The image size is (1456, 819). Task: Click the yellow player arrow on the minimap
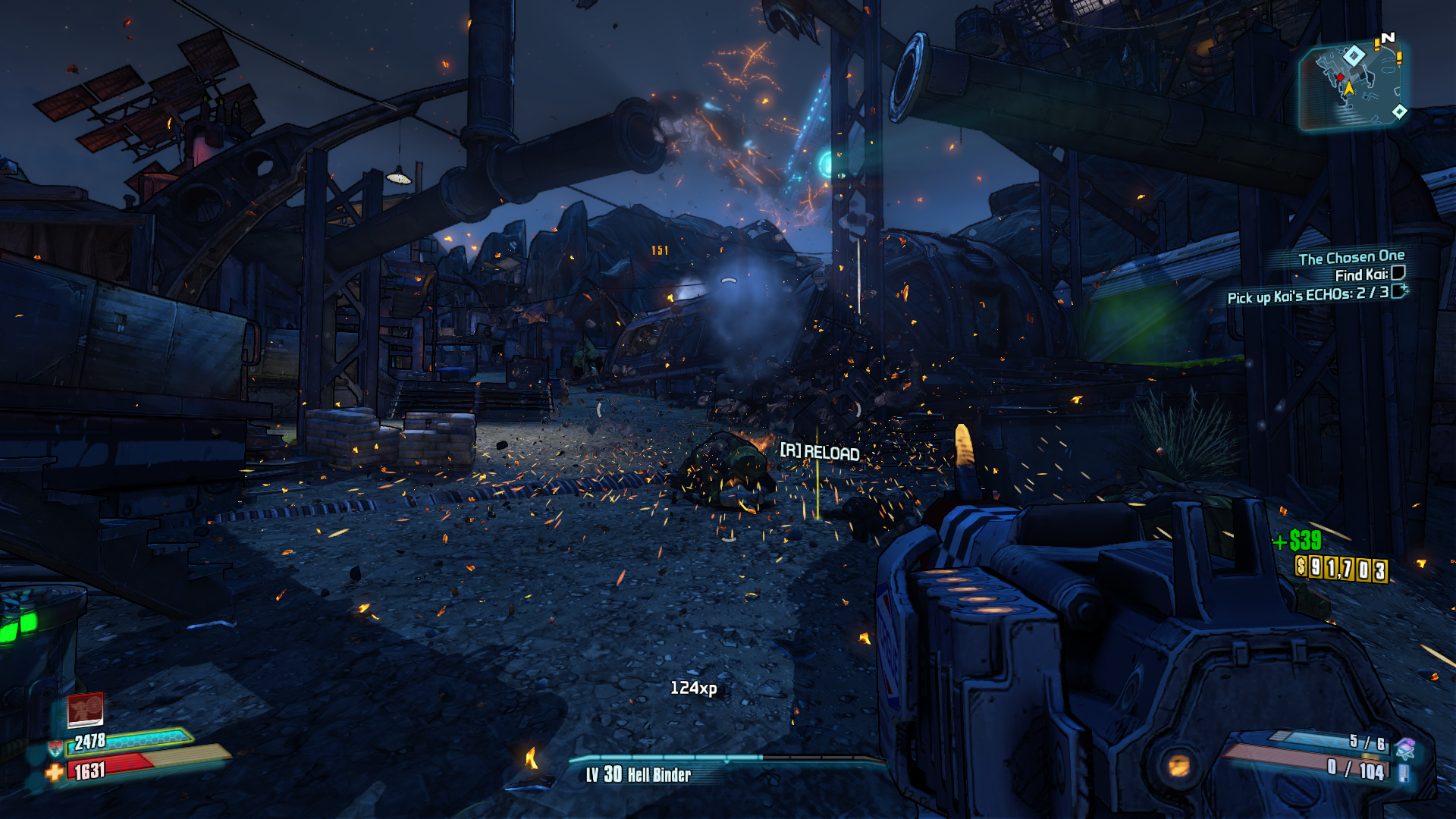(1349, 89)
